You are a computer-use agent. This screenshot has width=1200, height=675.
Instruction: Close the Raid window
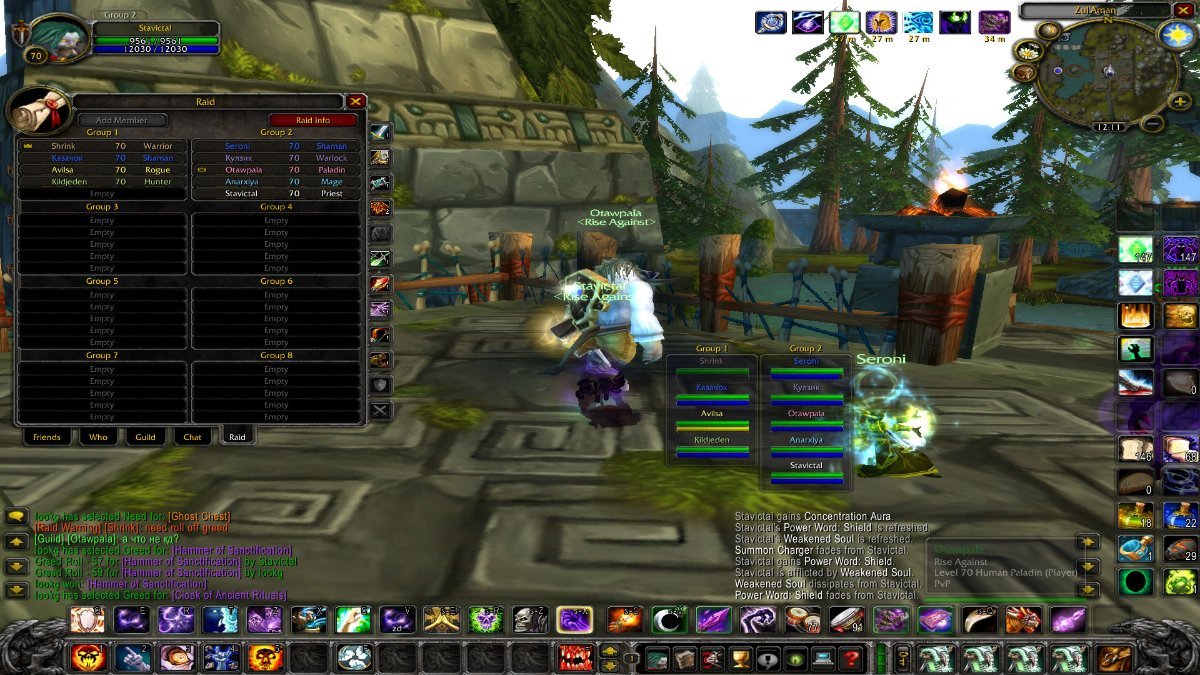355,101
